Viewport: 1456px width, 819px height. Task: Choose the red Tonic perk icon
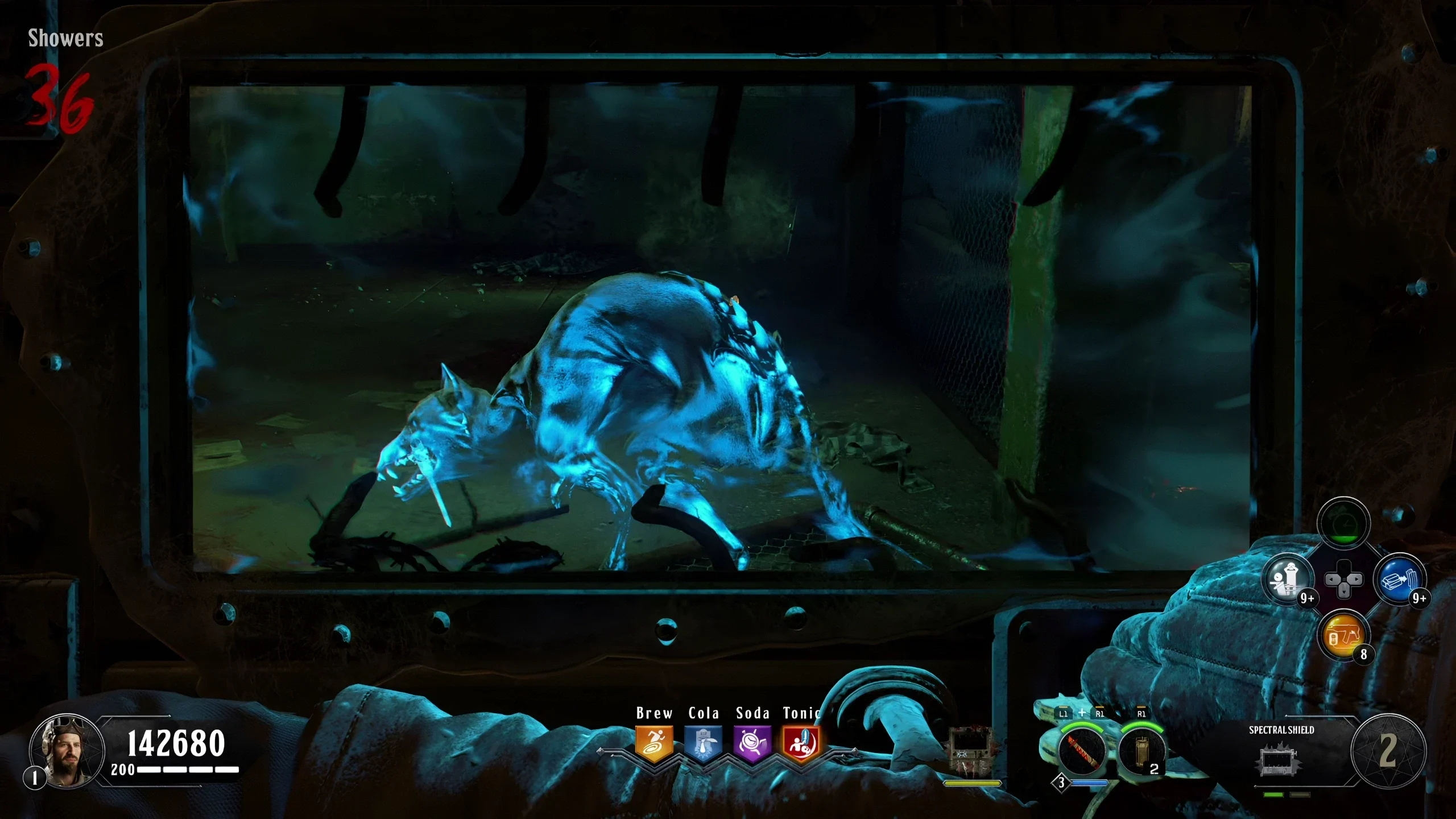801,743
